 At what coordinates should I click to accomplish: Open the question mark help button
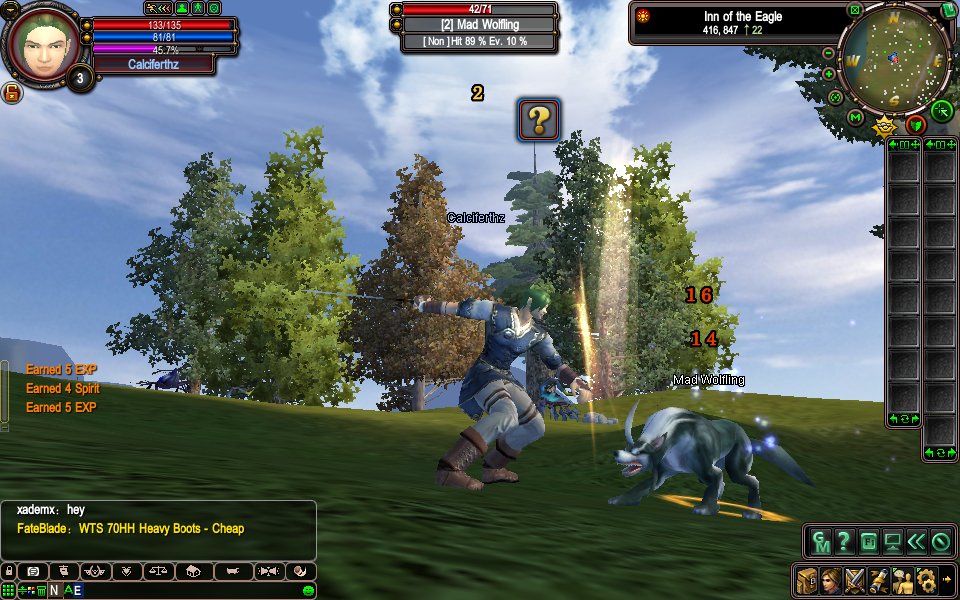point(845,543)
